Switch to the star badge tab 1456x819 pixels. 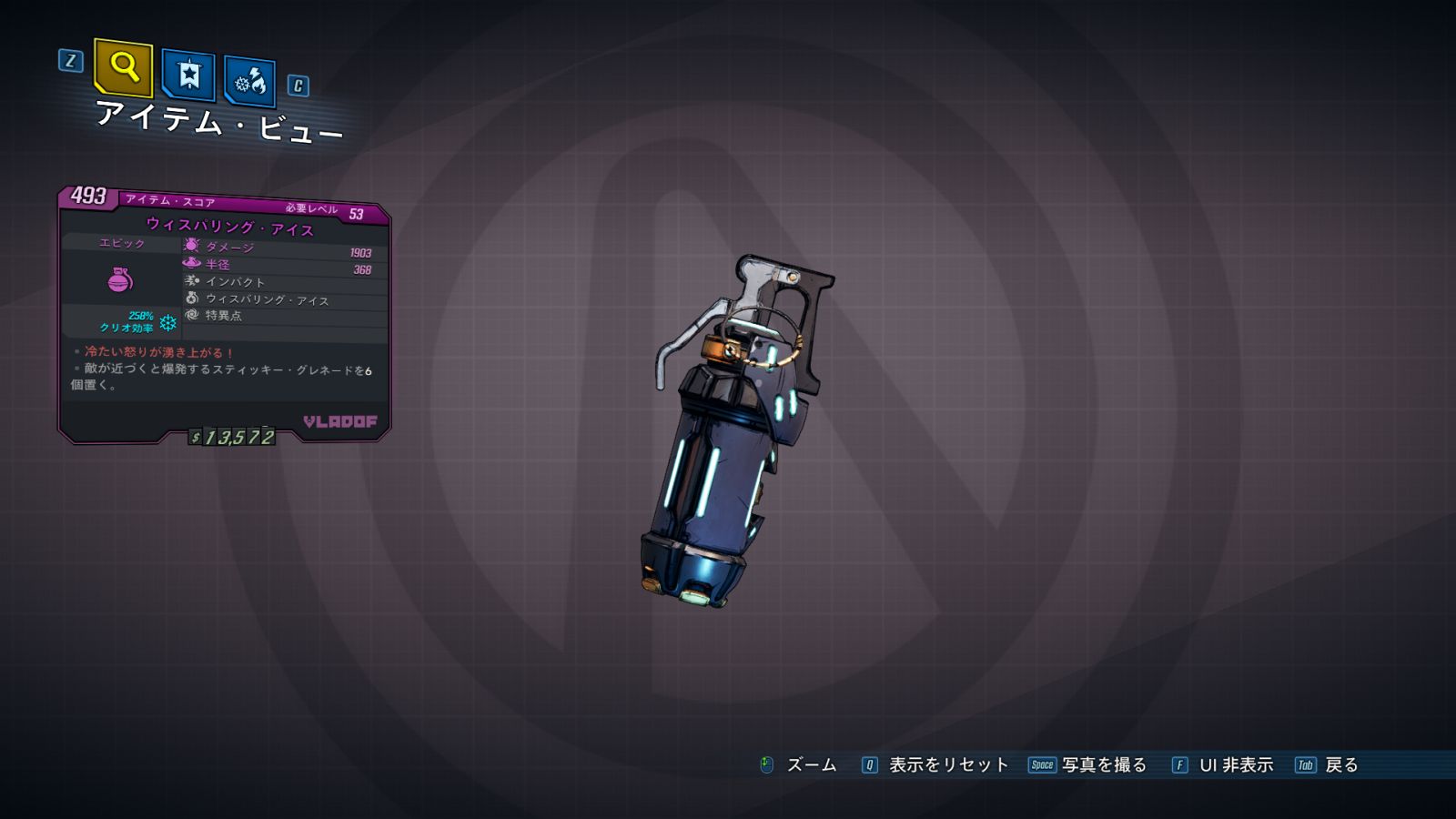(188, 75)
